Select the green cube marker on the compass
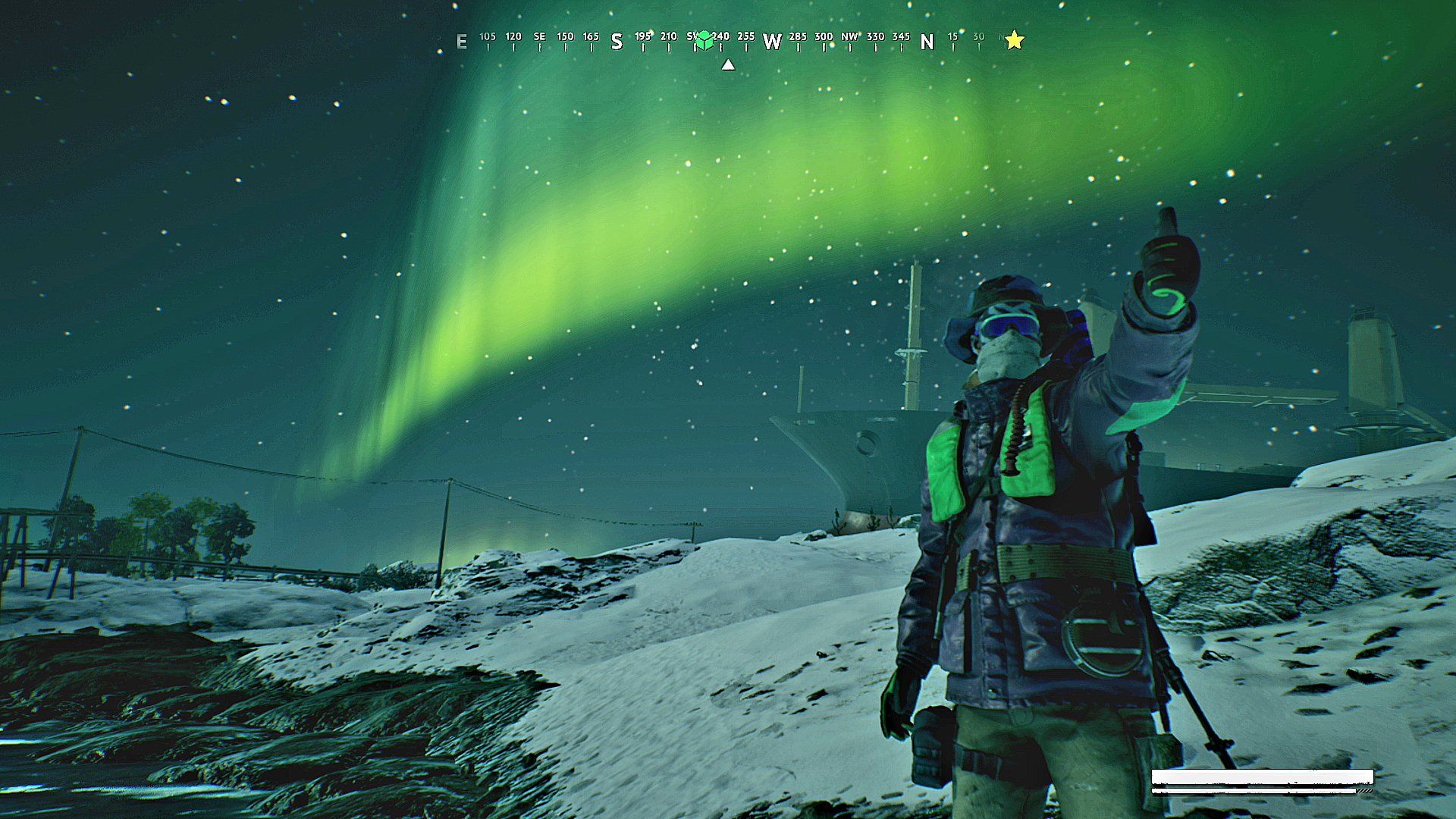This screenshot has width=1456, height=819. (704, 39)
